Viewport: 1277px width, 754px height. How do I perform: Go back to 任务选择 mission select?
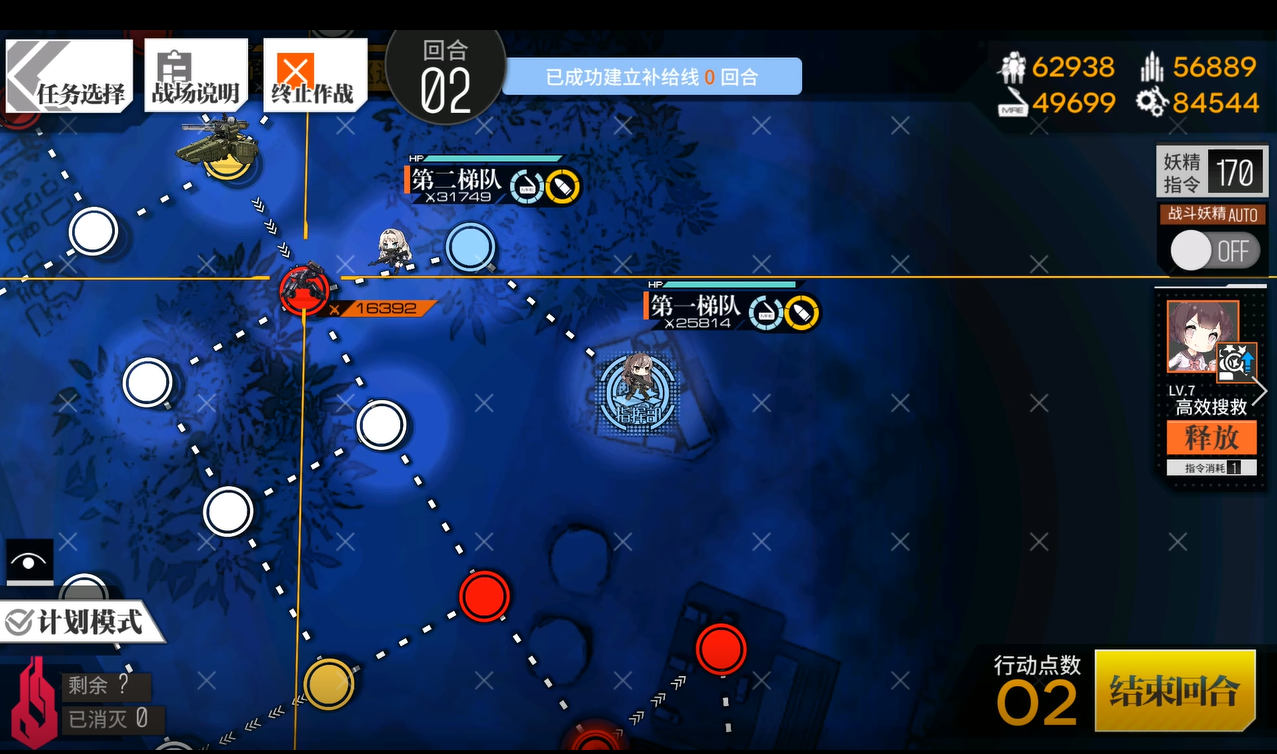(68, 76)
